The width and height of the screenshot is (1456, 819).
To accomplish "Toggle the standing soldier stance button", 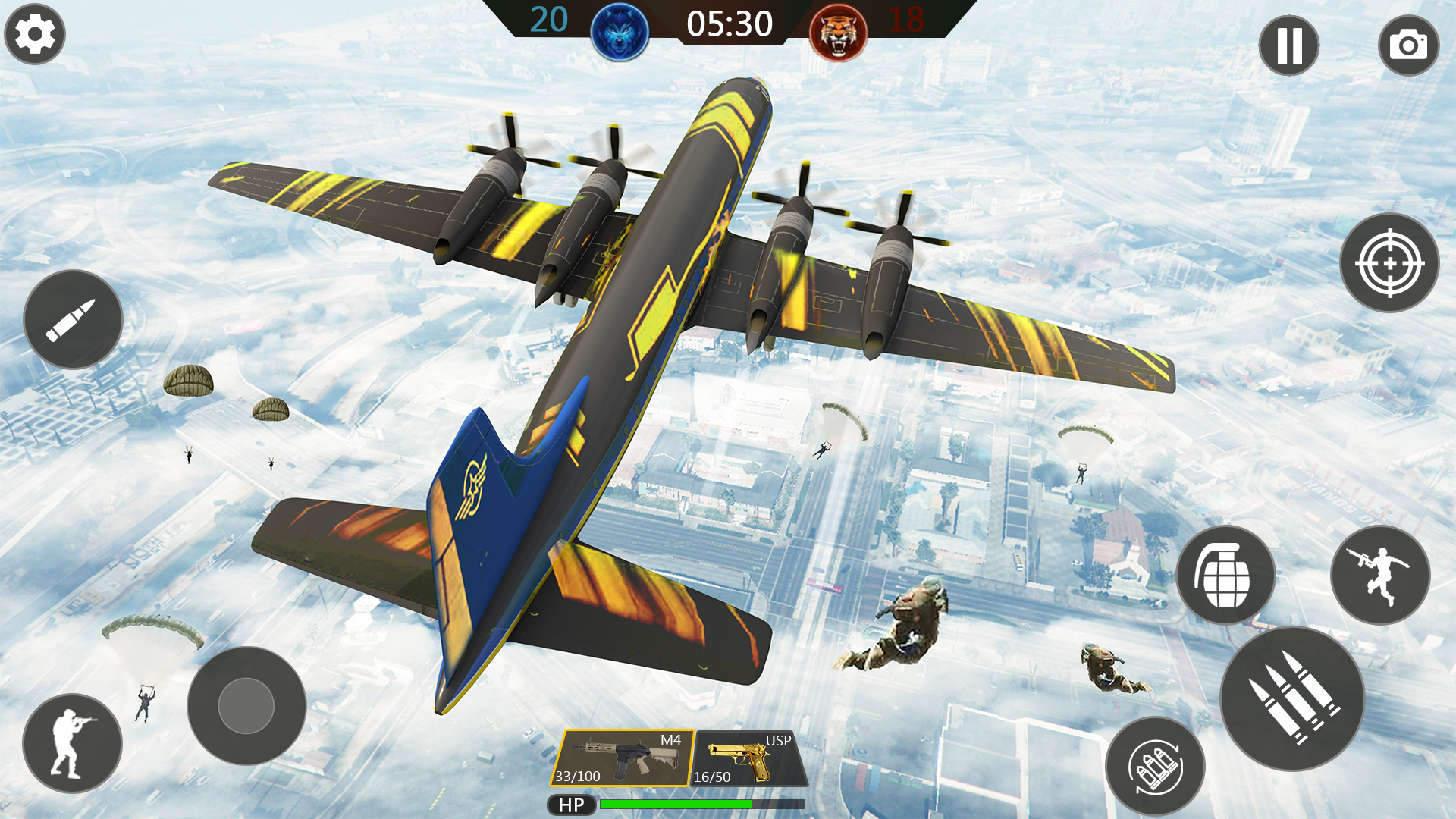I will 72,743.
